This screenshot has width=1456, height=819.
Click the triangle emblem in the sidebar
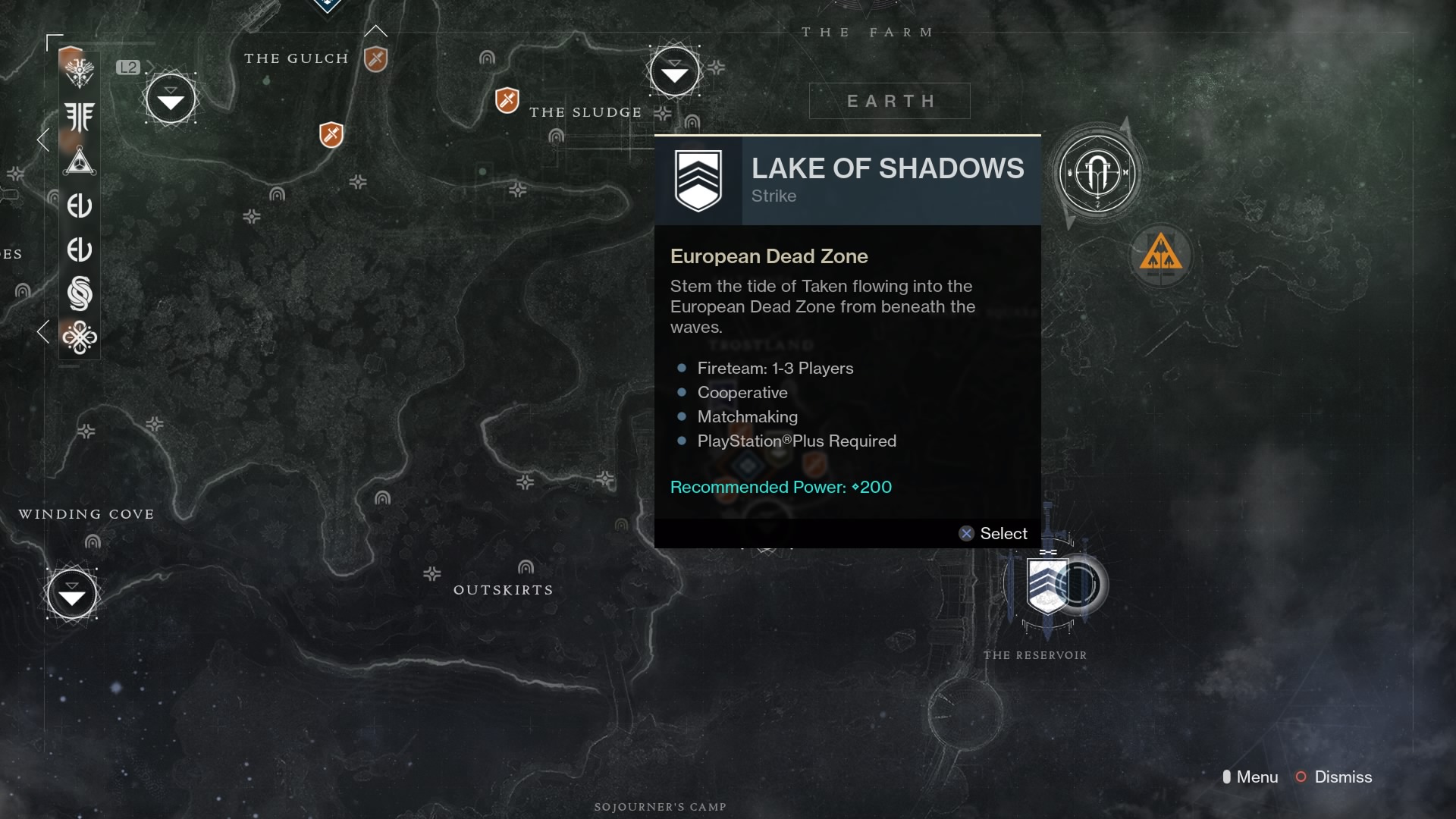pyautogui.click(x=80, y=161)
